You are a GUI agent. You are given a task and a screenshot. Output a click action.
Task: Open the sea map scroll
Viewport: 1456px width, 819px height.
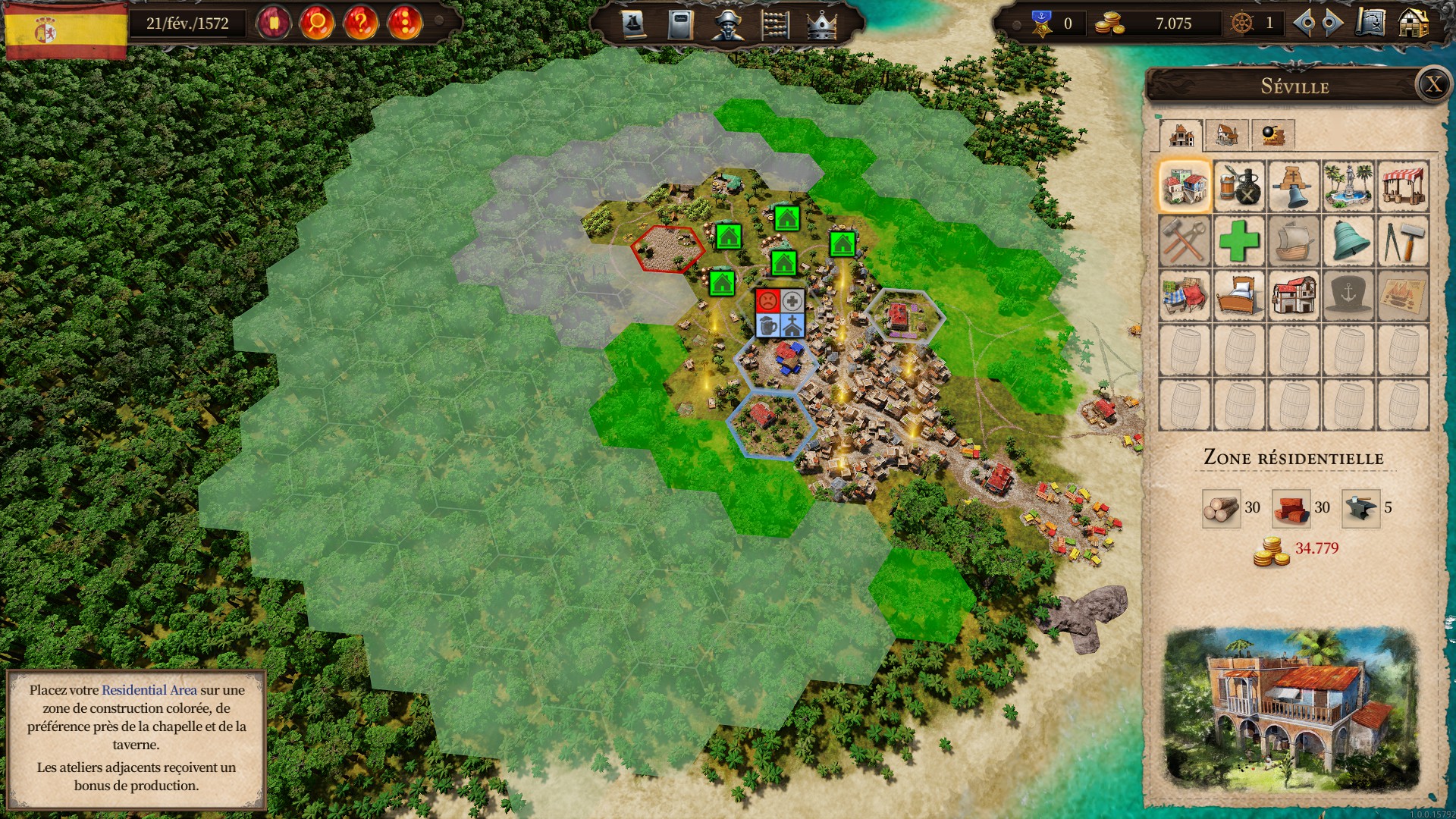click(x=1370, y=24)
